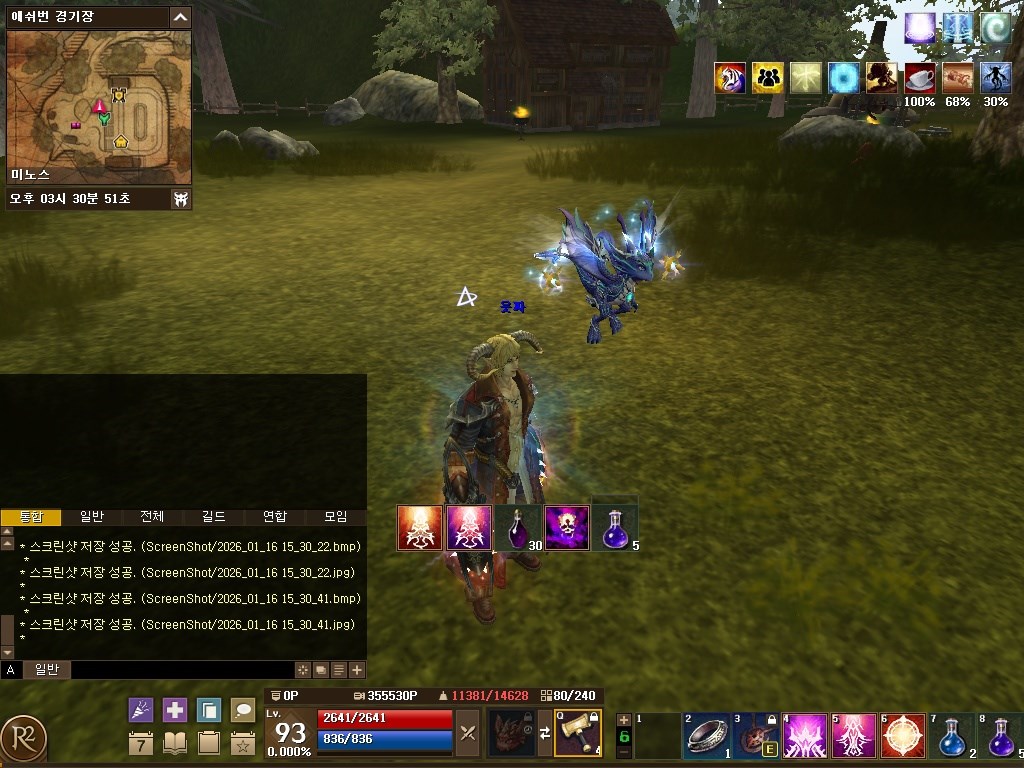The height and width of the screenshot is (768, 1024).
Task: Collapse the minimap with the arrow button
Action: 180,17
